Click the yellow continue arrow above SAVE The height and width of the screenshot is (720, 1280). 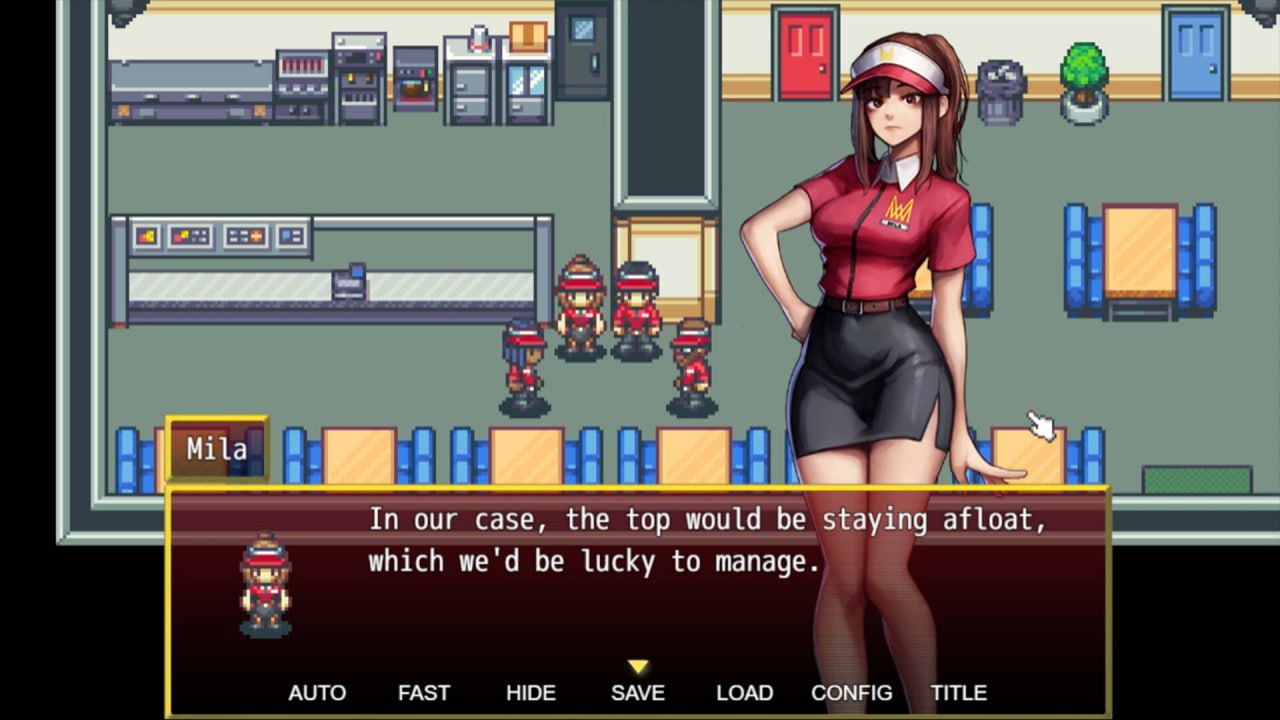pos(637,666)
